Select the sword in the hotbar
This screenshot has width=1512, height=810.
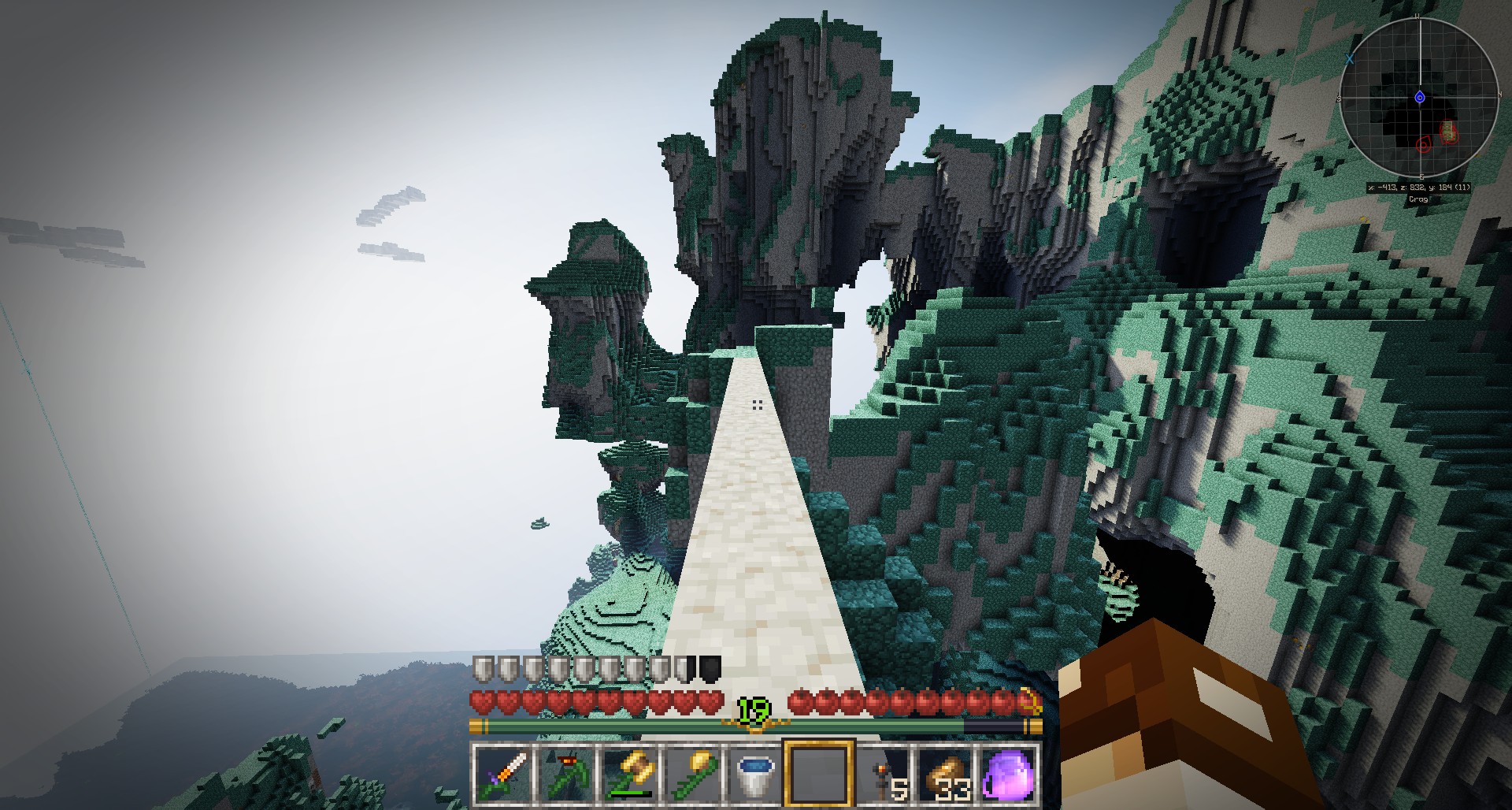[x=503, y=775]
